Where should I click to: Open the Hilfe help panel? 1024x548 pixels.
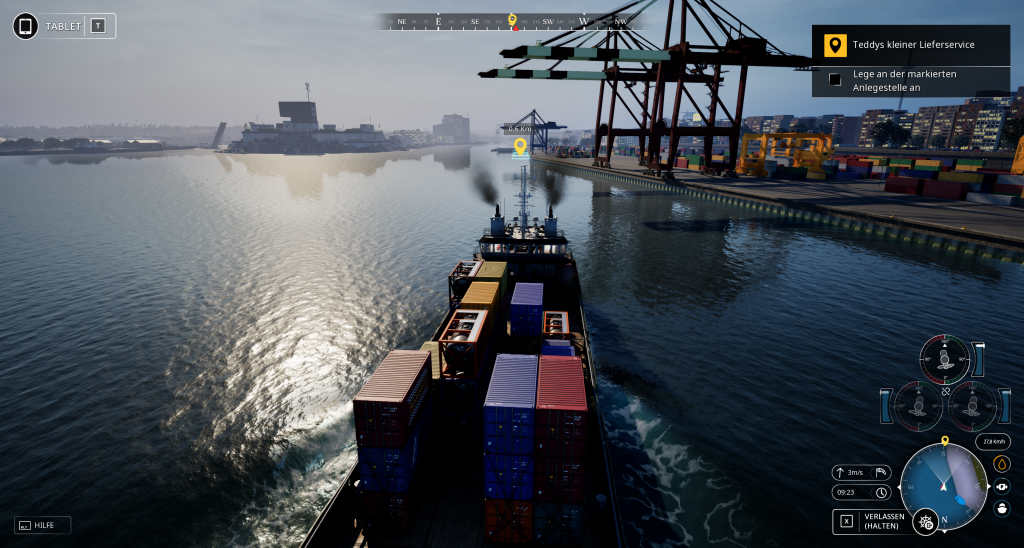(x=43, y=525)
